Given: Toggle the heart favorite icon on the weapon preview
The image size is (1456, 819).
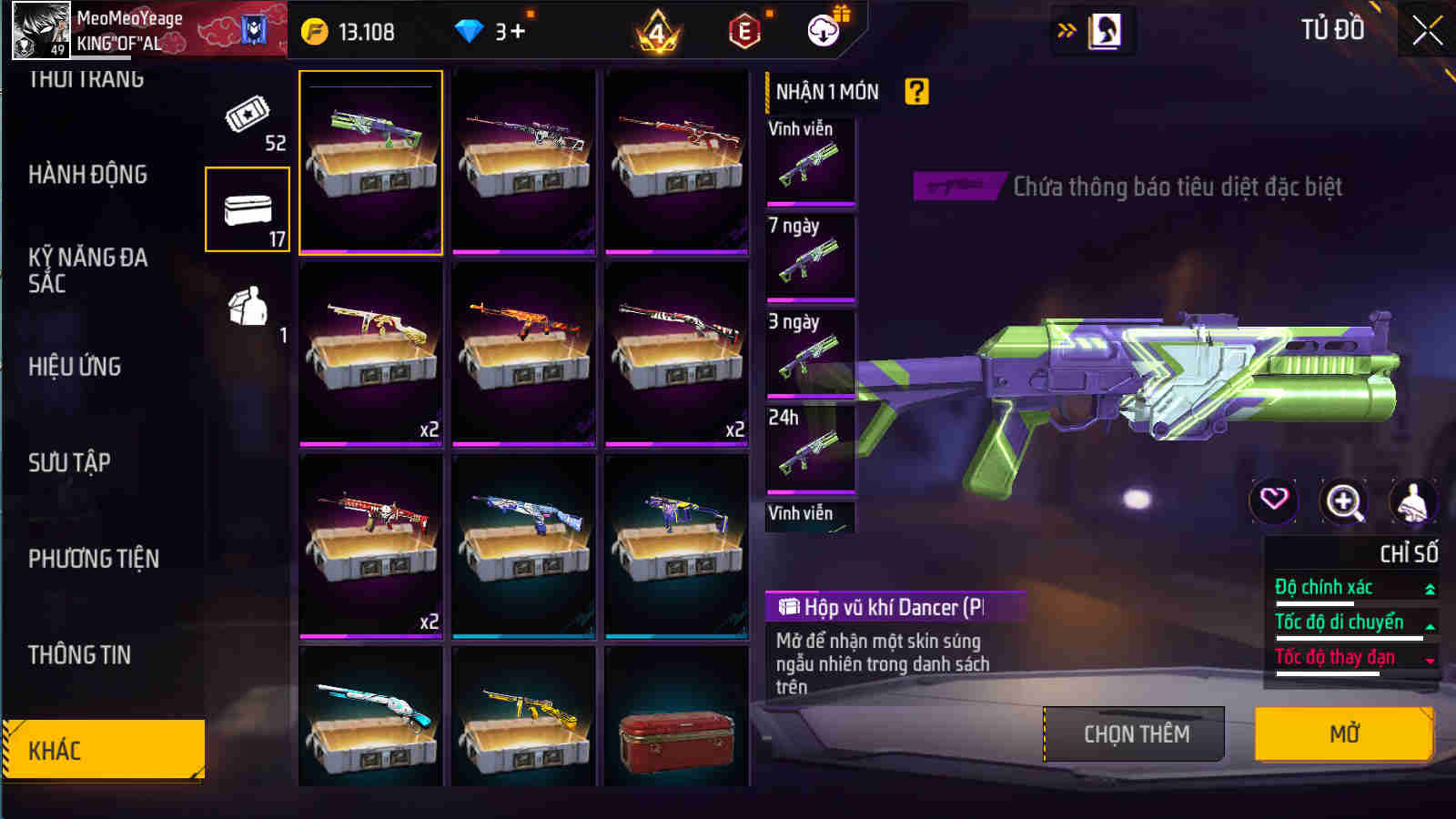Looking at the screenshot, I should (1272, 500).
